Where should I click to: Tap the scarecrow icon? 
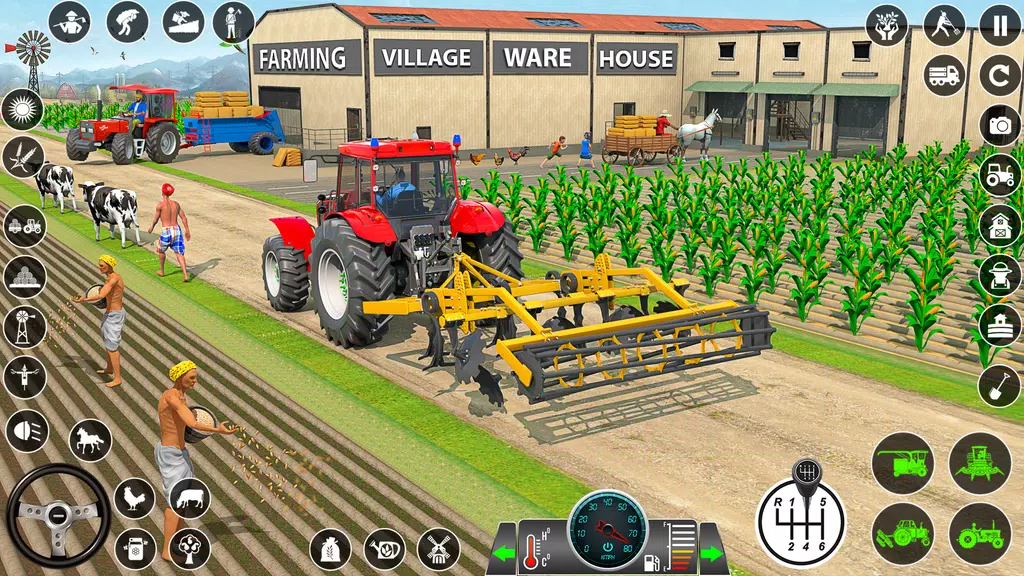25,377
